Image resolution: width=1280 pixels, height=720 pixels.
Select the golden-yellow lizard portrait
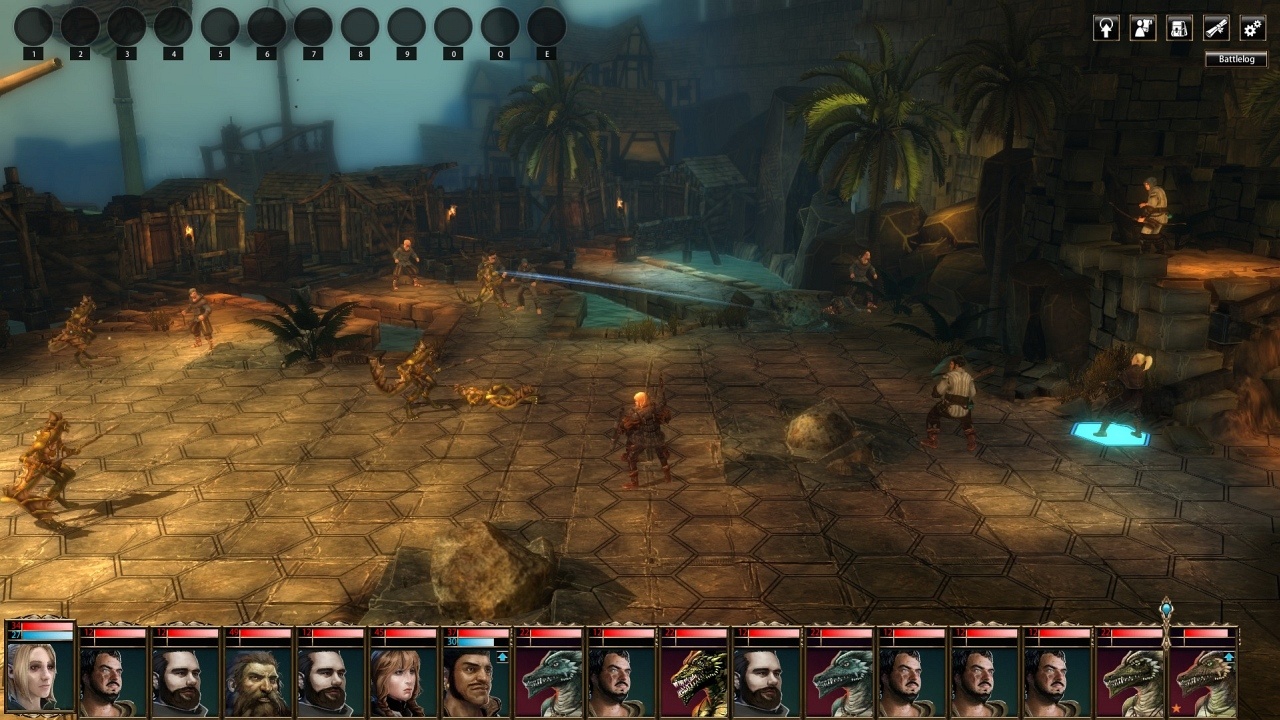coord(695,680)
